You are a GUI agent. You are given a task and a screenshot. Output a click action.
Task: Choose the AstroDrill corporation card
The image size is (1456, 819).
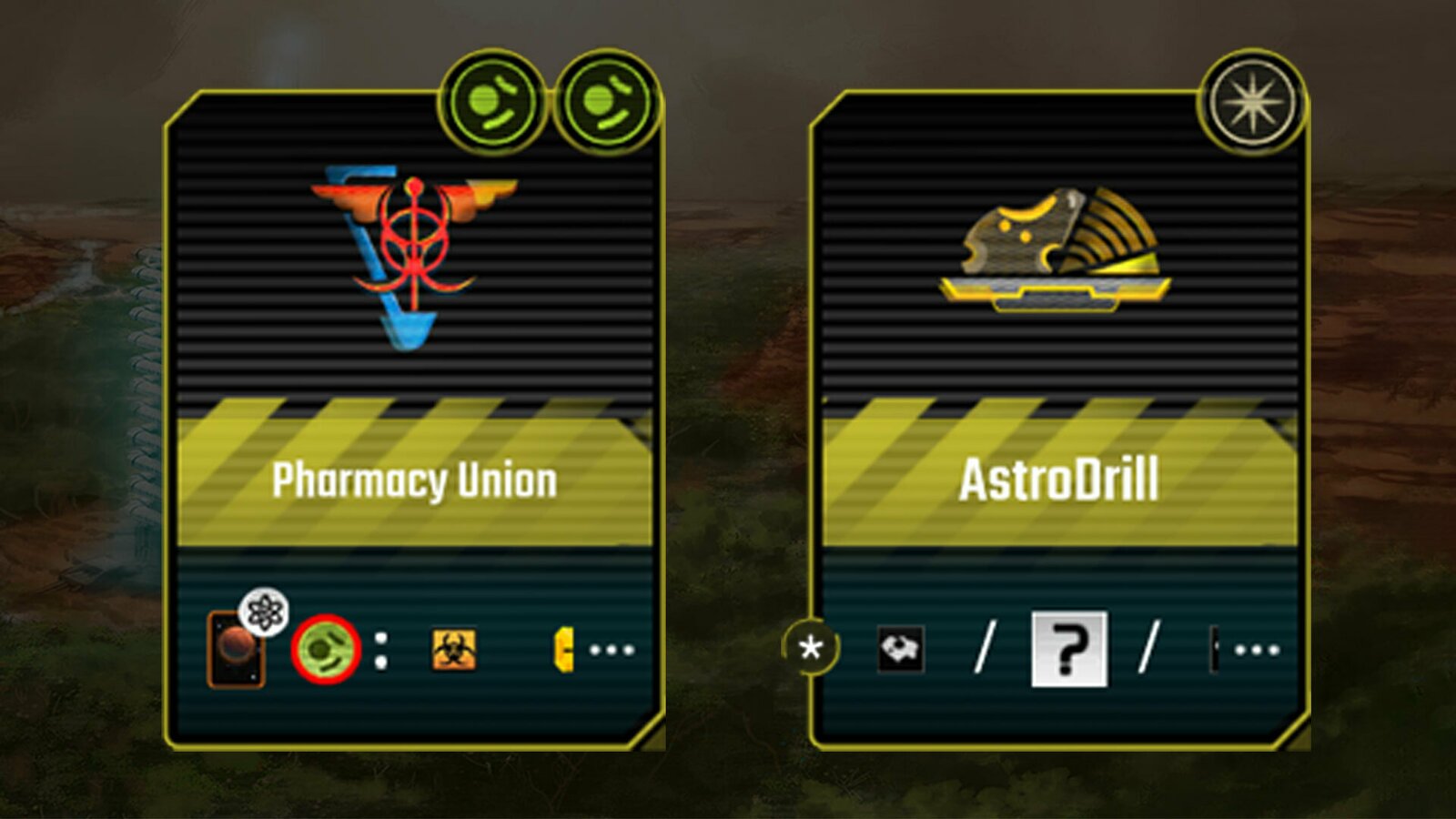coord(1059,419)
